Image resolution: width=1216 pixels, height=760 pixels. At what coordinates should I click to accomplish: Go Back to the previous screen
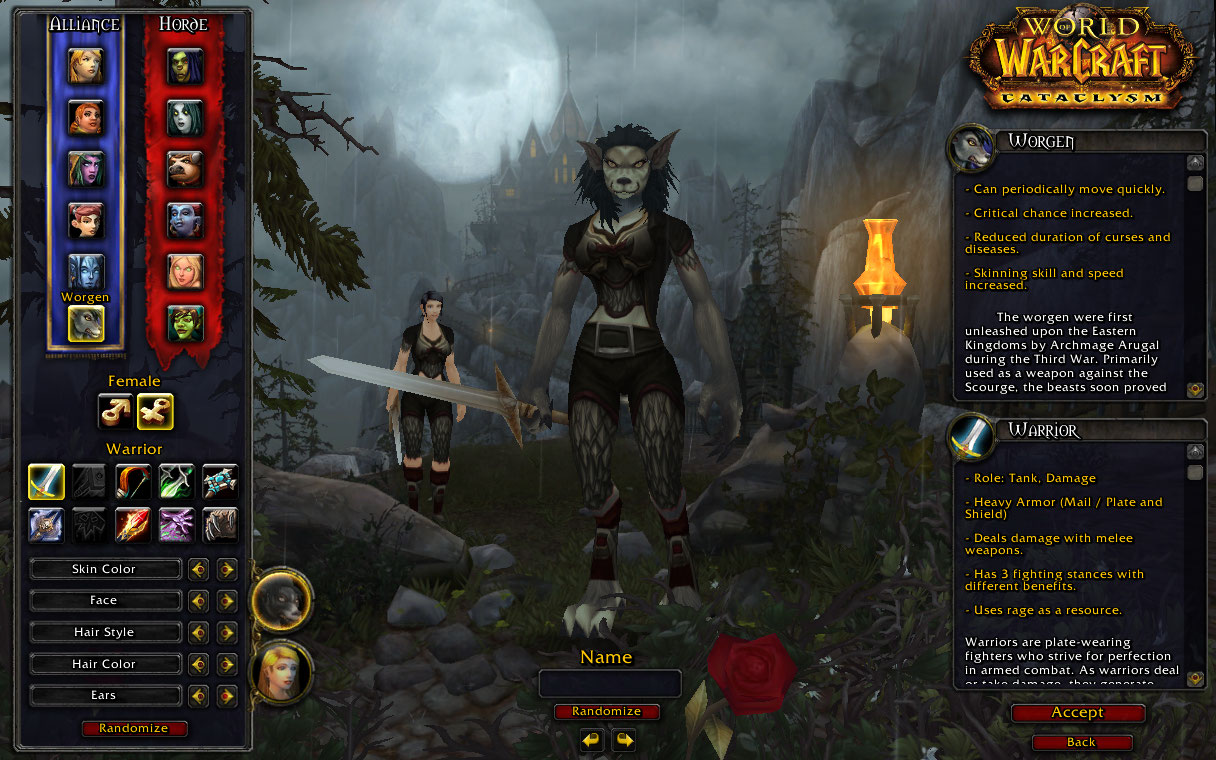[x=1081, y=742]
